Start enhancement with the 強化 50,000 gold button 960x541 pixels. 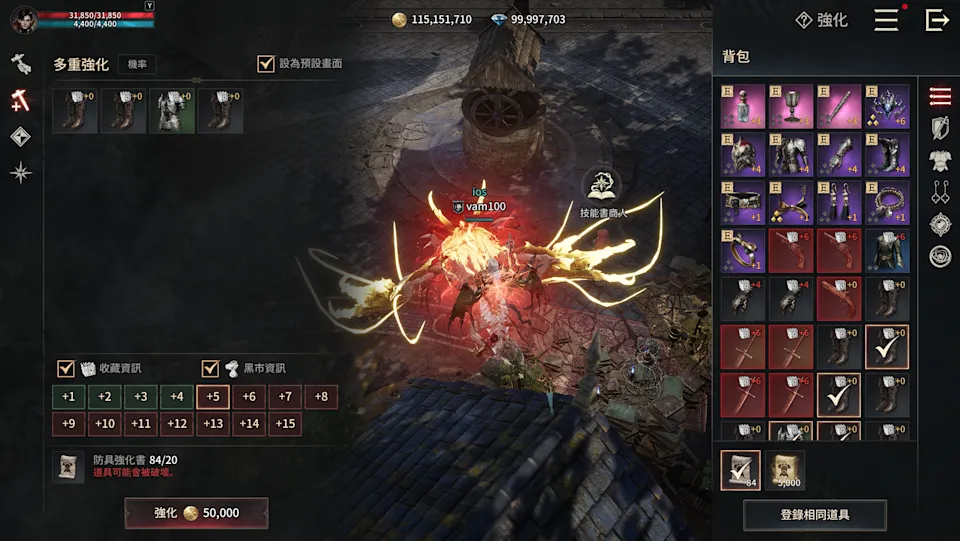click(x=196, y=513)
